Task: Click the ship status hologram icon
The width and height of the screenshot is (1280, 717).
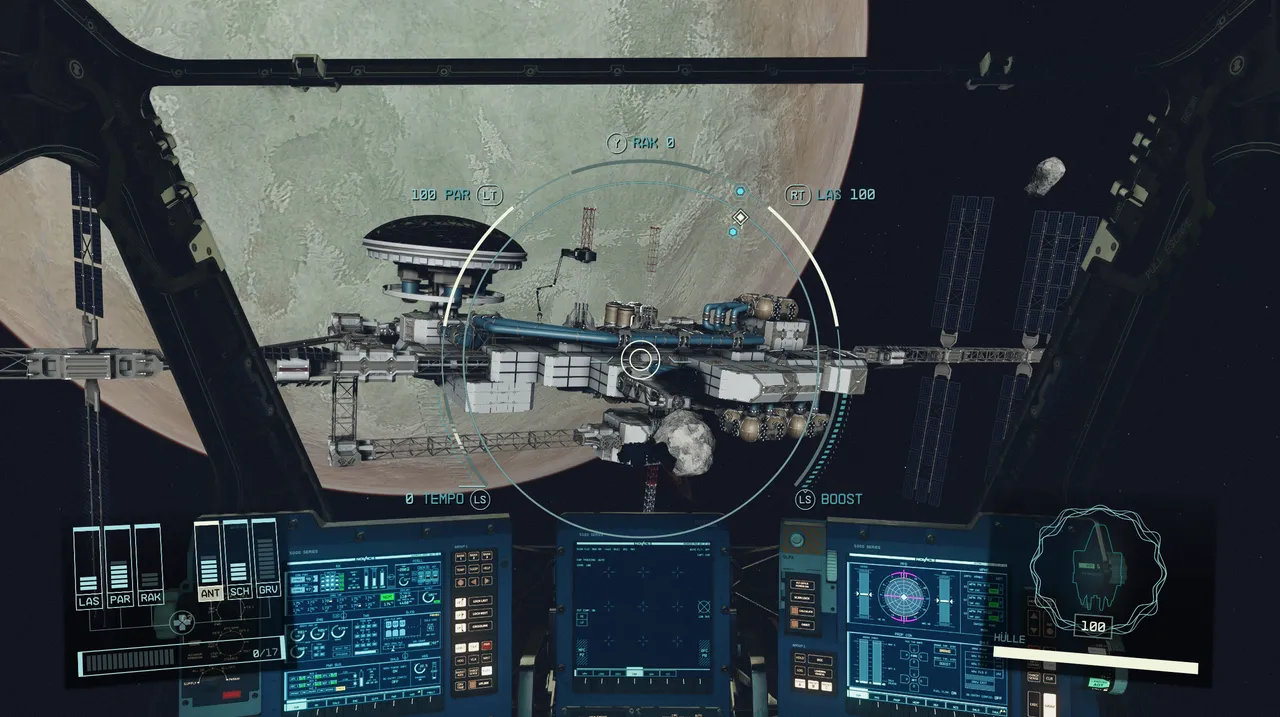Action: [1097, 565]
